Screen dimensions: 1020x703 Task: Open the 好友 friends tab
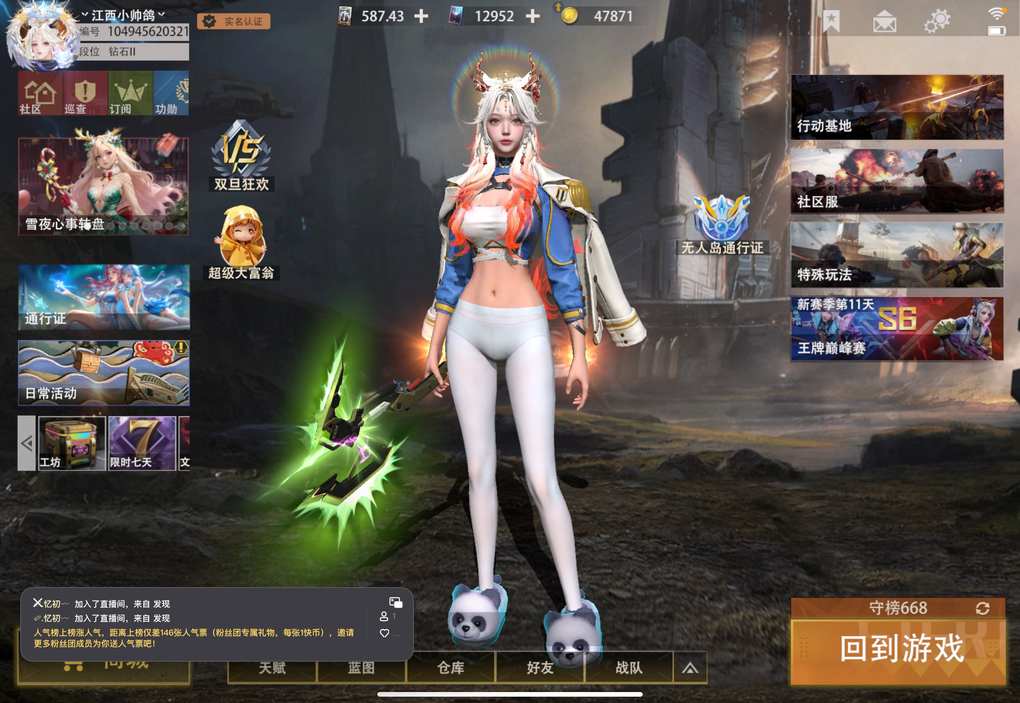tap(540, 668)
